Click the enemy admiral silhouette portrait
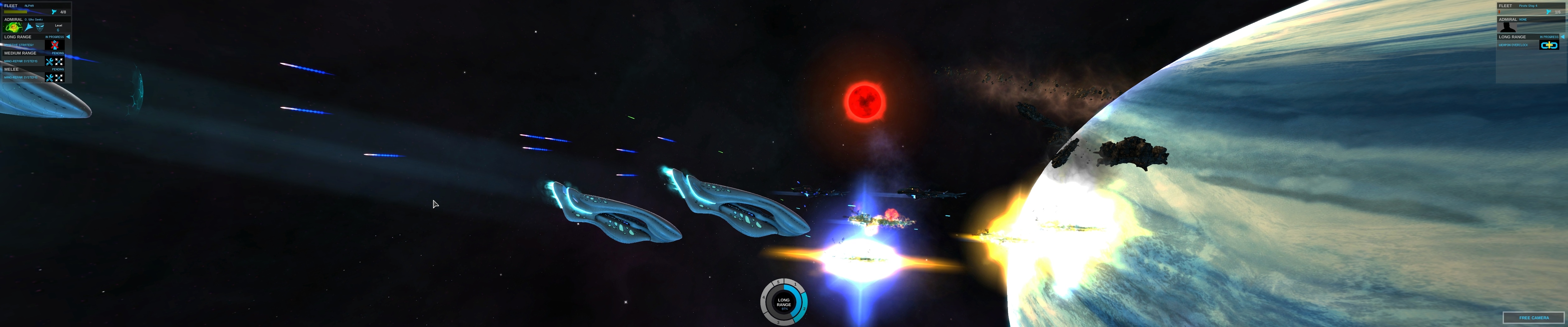 point(1507,27)
